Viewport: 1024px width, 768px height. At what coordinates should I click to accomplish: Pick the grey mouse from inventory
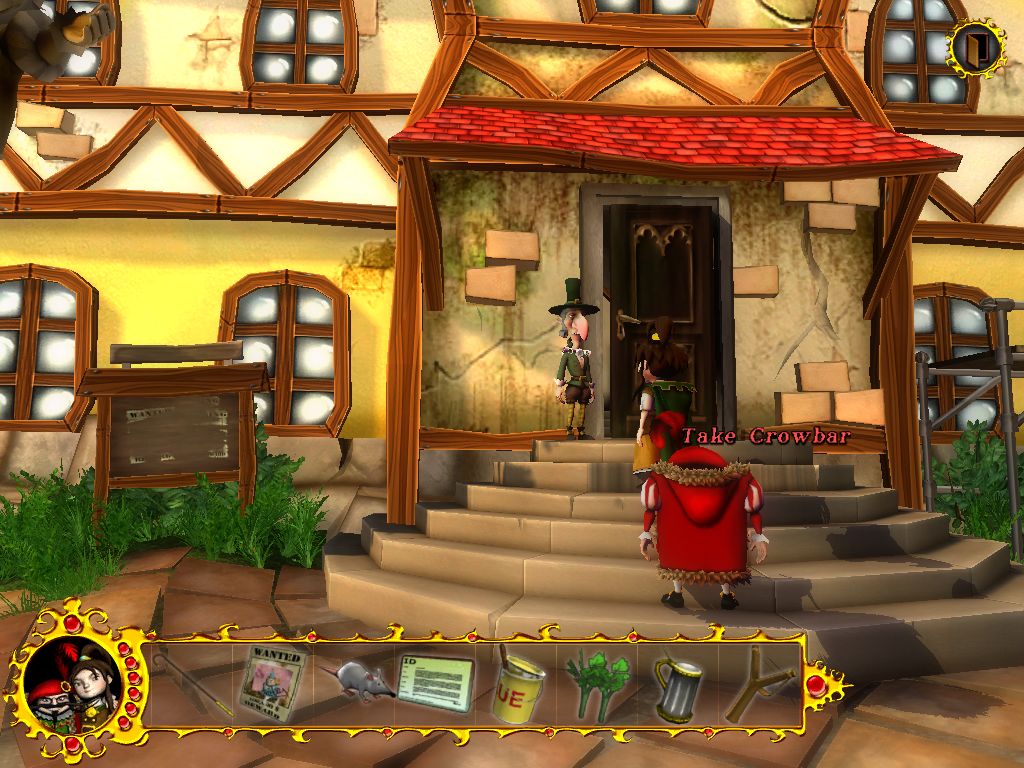(x=356, y=679)
